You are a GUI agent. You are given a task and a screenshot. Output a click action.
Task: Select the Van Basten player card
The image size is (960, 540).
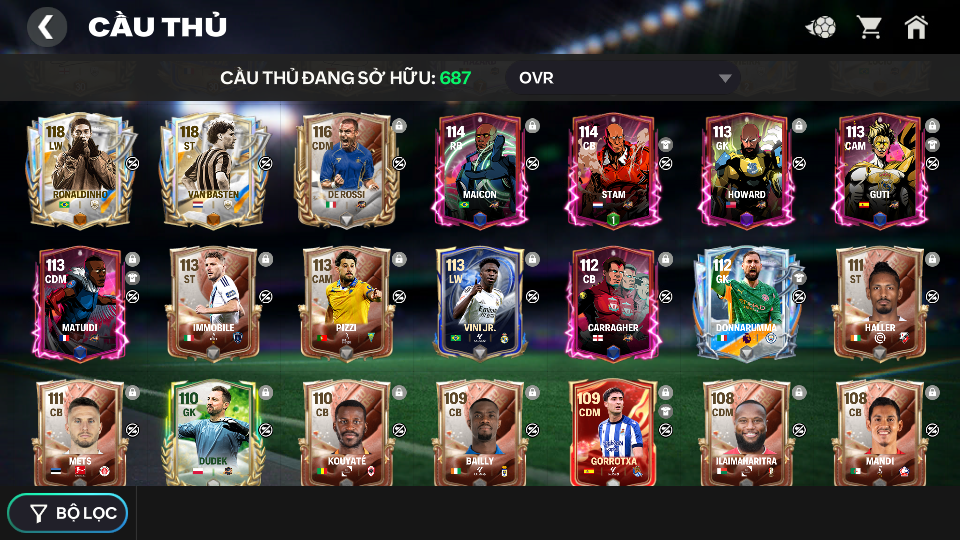point(213,170)
